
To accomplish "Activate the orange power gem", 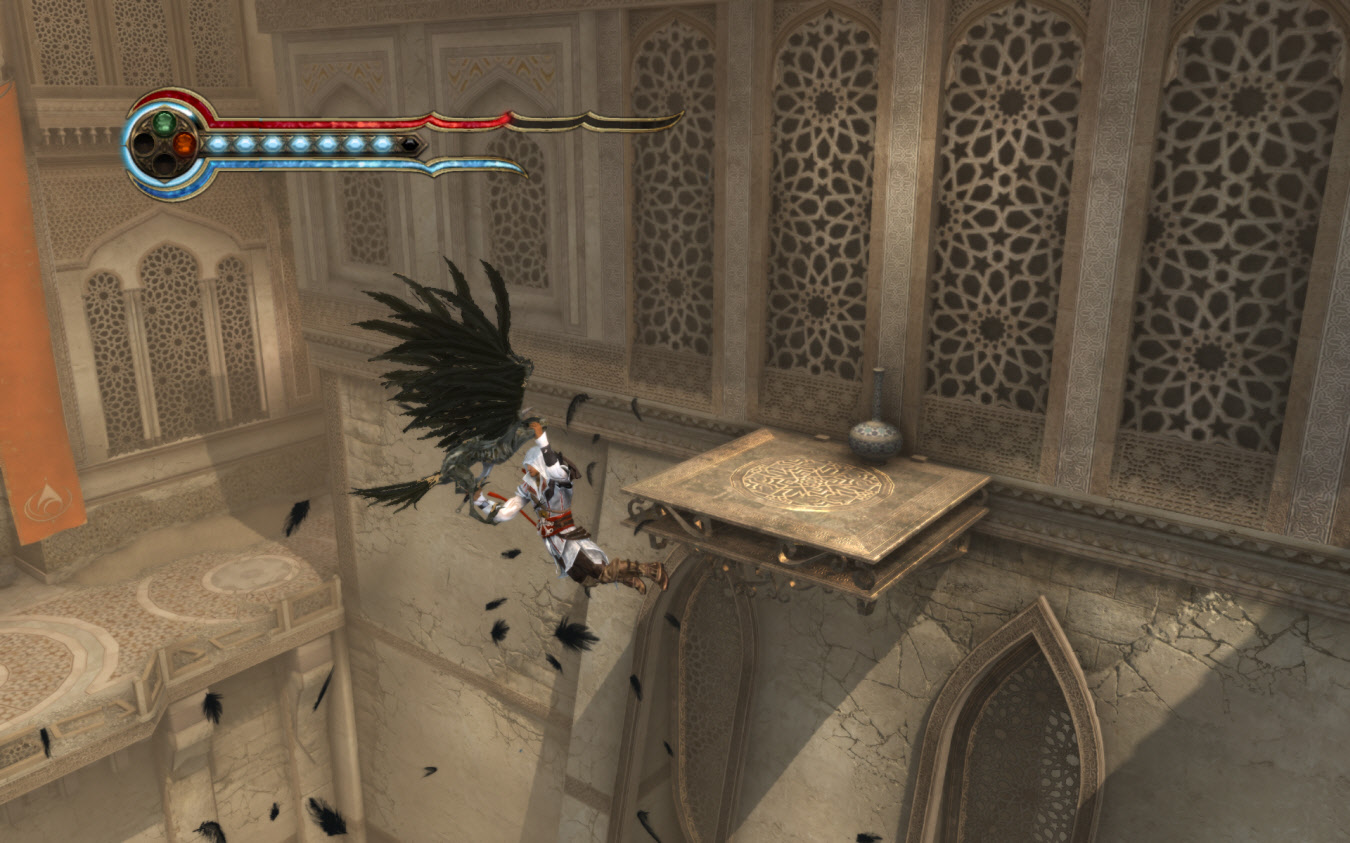I will (184, 144).
